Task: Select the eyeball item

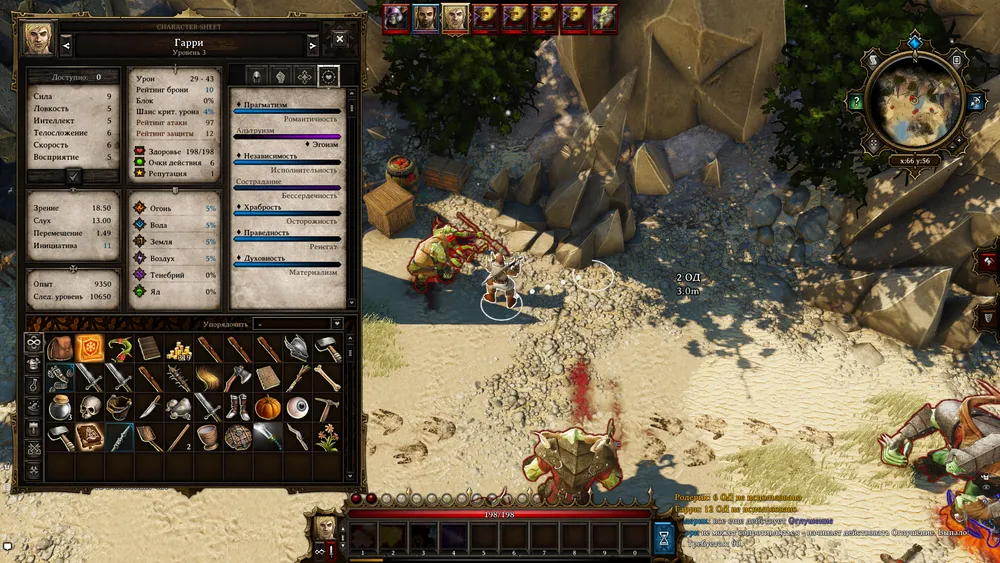Action: (298, 407)
